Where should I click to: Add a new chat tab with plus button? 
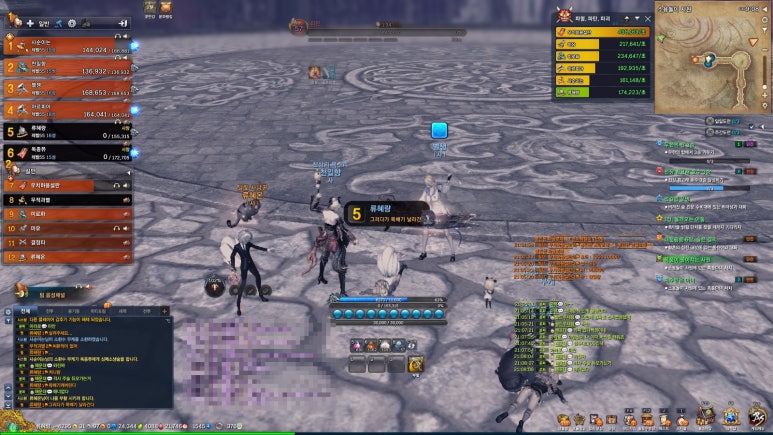(x=167, y=311)
